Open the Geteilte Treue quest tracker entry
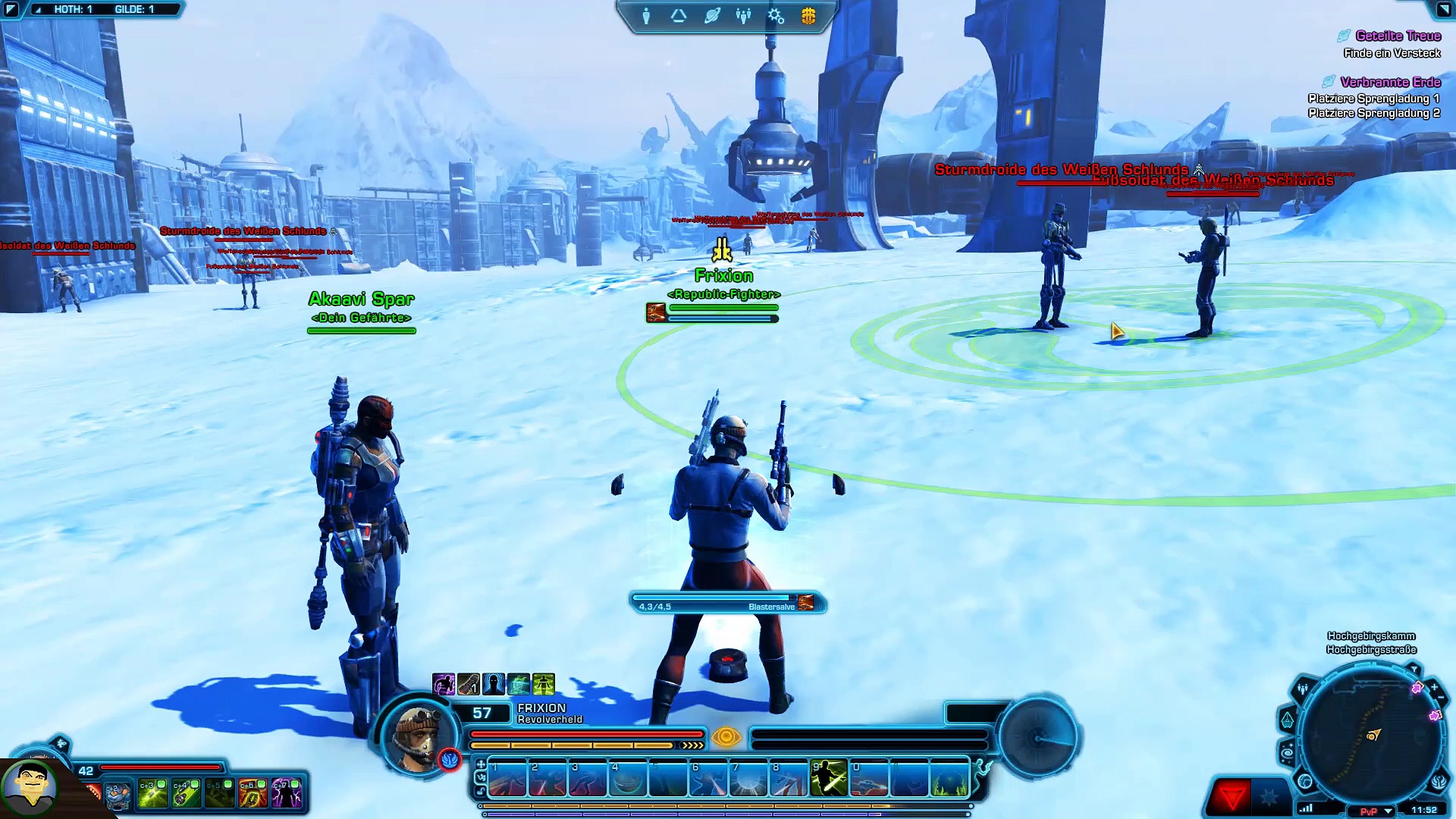 tap(1398, 36)
